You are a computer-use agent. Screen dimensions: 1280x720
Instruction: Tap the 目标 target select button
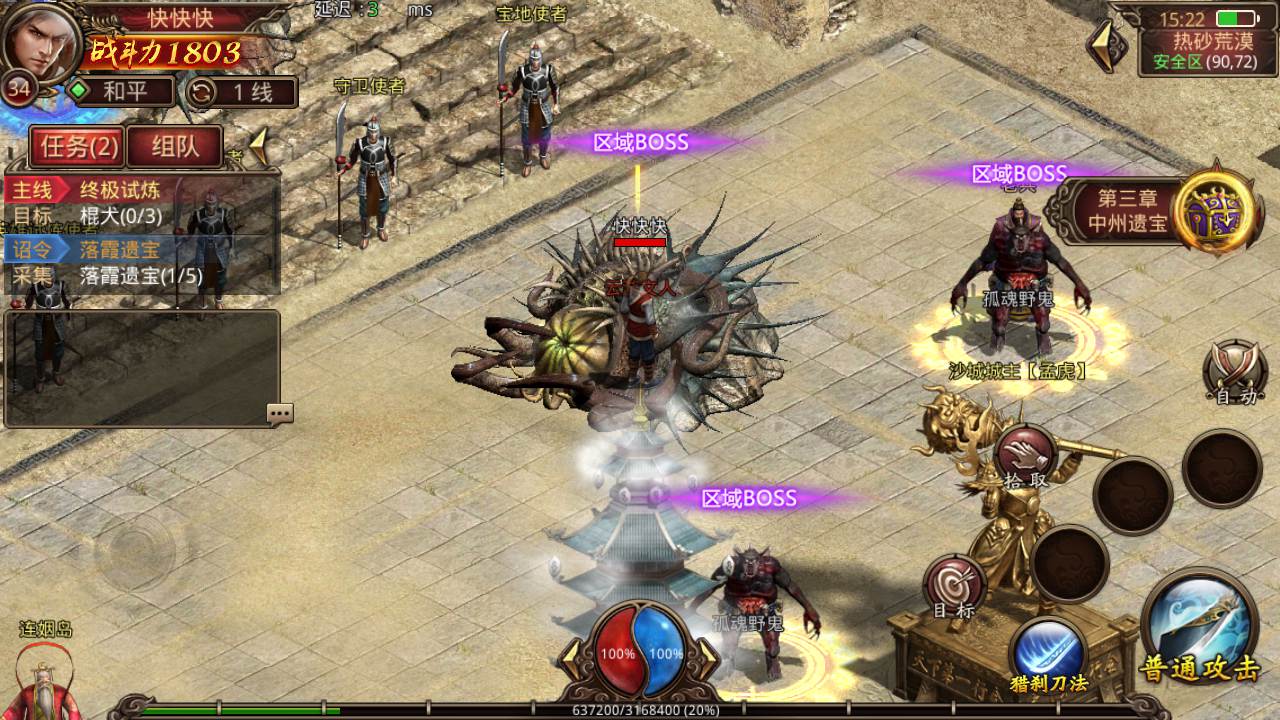click(x=954, y=588)
